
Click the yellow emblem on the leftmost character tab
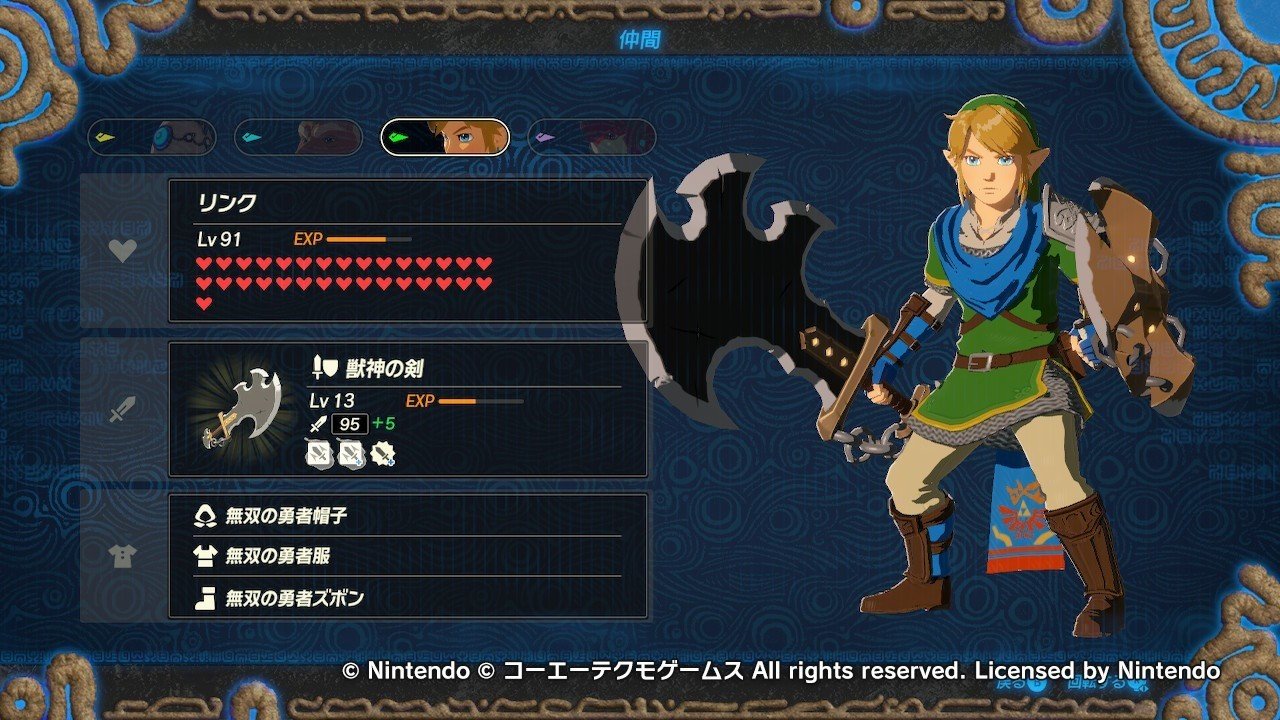tap(104, 137)
